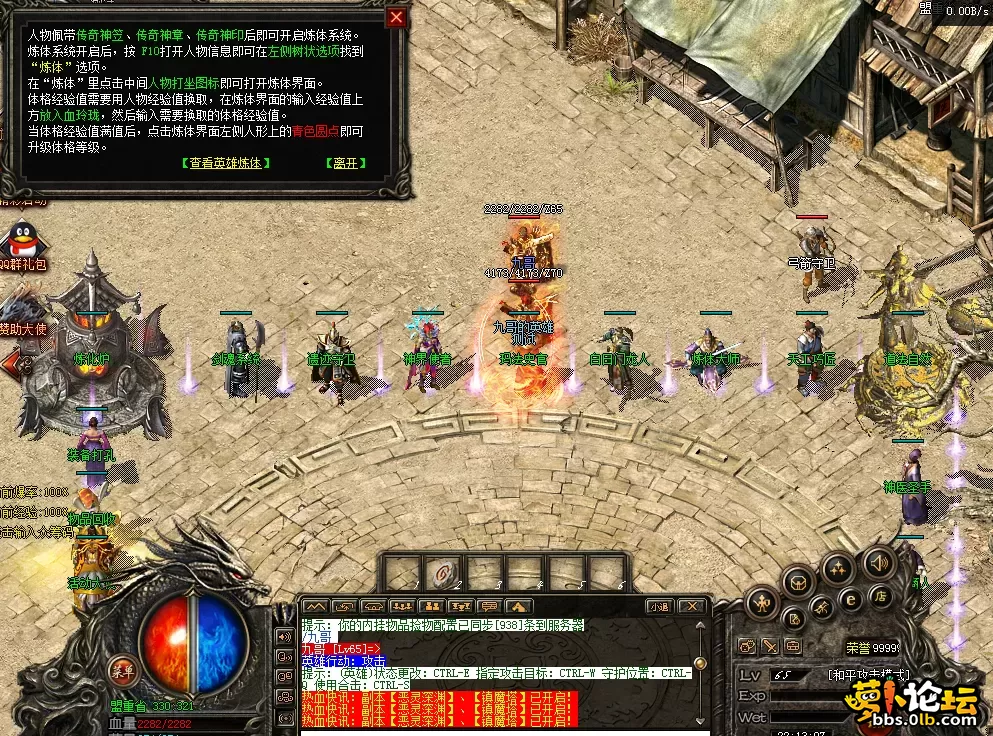Click the four-star skills round button
Image resolution: width=993 pixels, height=736 pixels.
click(838, 570)
